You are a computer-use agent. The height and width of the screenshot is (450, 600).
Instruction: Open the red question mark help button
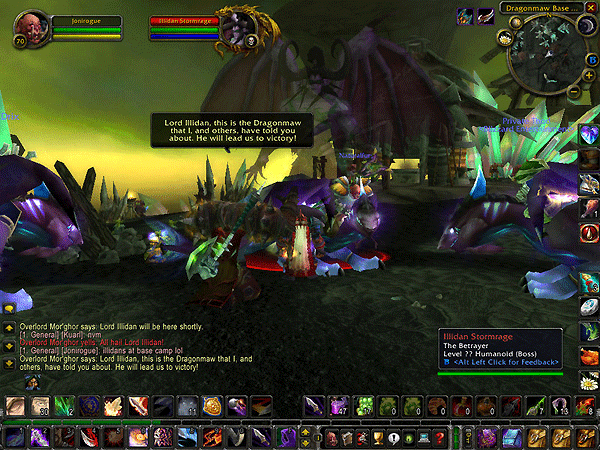439,438
